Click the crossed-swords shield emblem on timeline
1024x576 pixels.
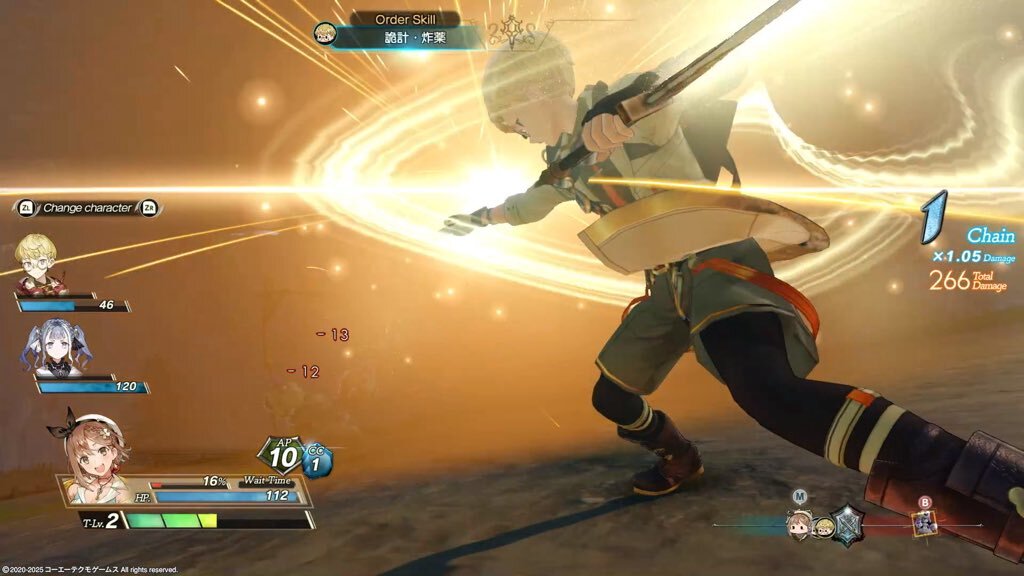[848, 524]
